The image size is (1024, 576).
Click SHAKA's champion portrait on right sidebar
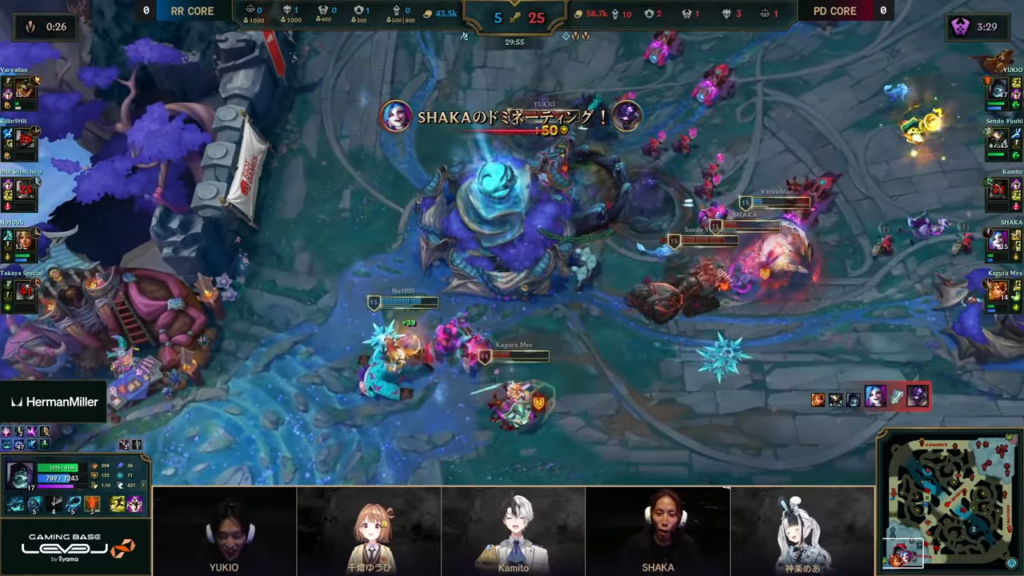997,241
